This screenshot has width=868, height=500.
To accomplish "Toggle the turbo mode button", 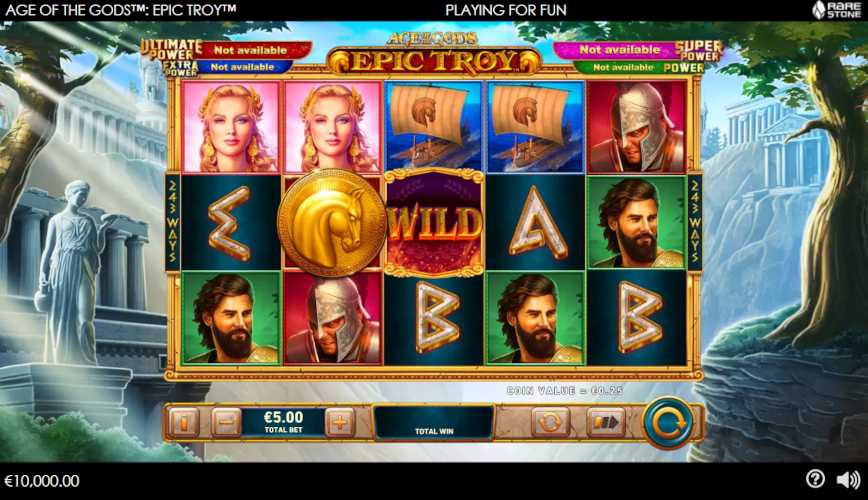I will (604, 423).
